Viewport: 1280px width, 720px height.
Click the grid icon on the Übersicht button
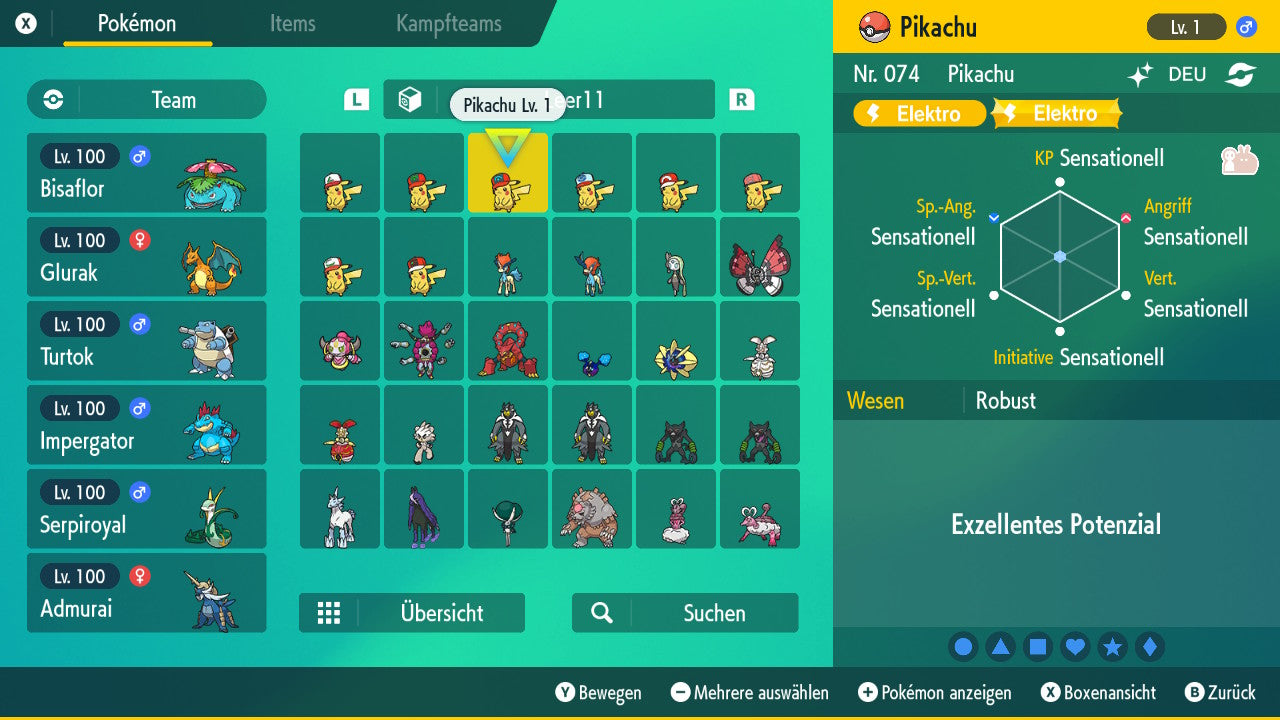click(x=330, y=612)
